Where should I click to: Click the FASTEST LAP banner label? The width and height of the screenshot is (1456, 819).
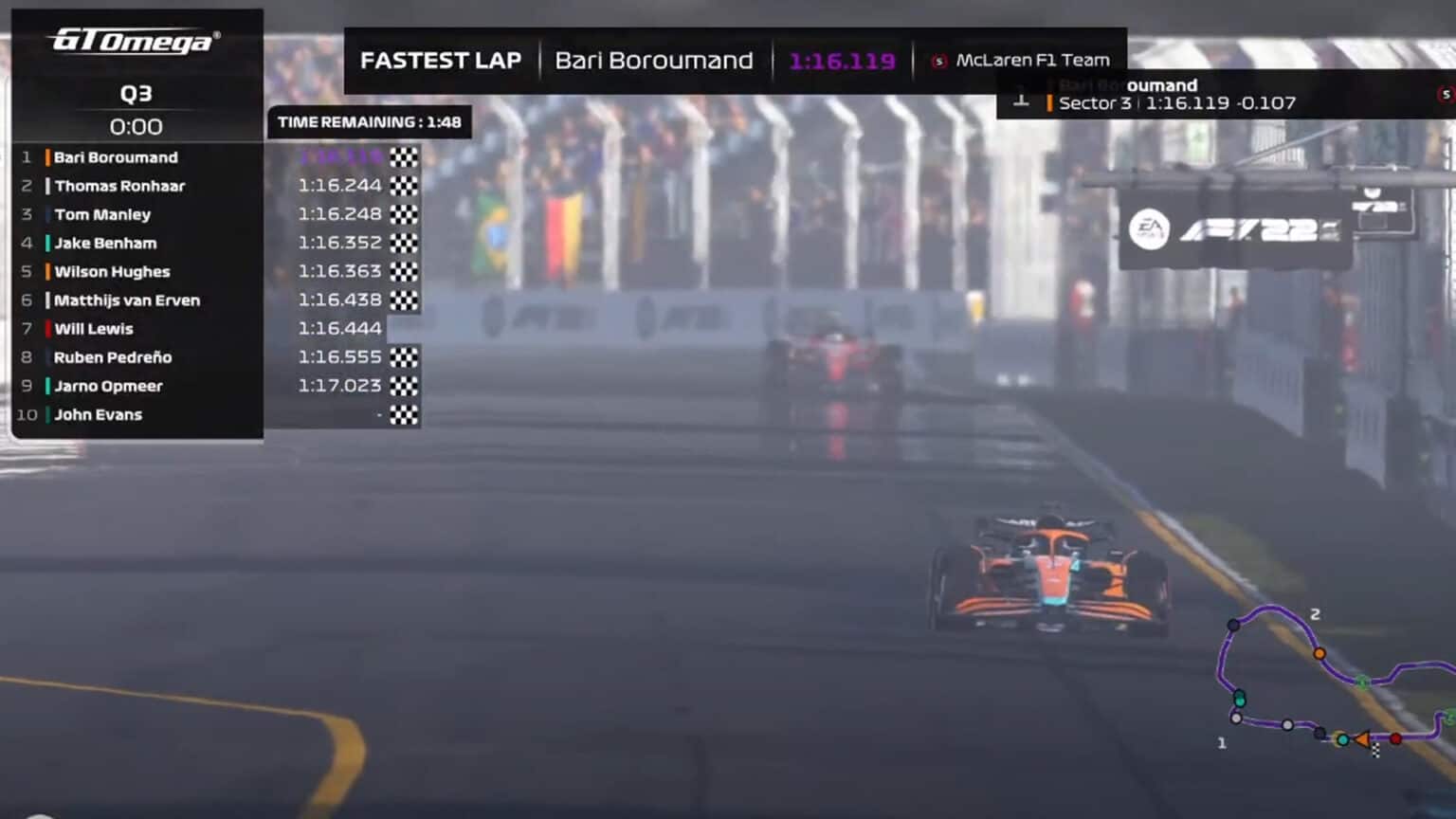click(441, 60)
